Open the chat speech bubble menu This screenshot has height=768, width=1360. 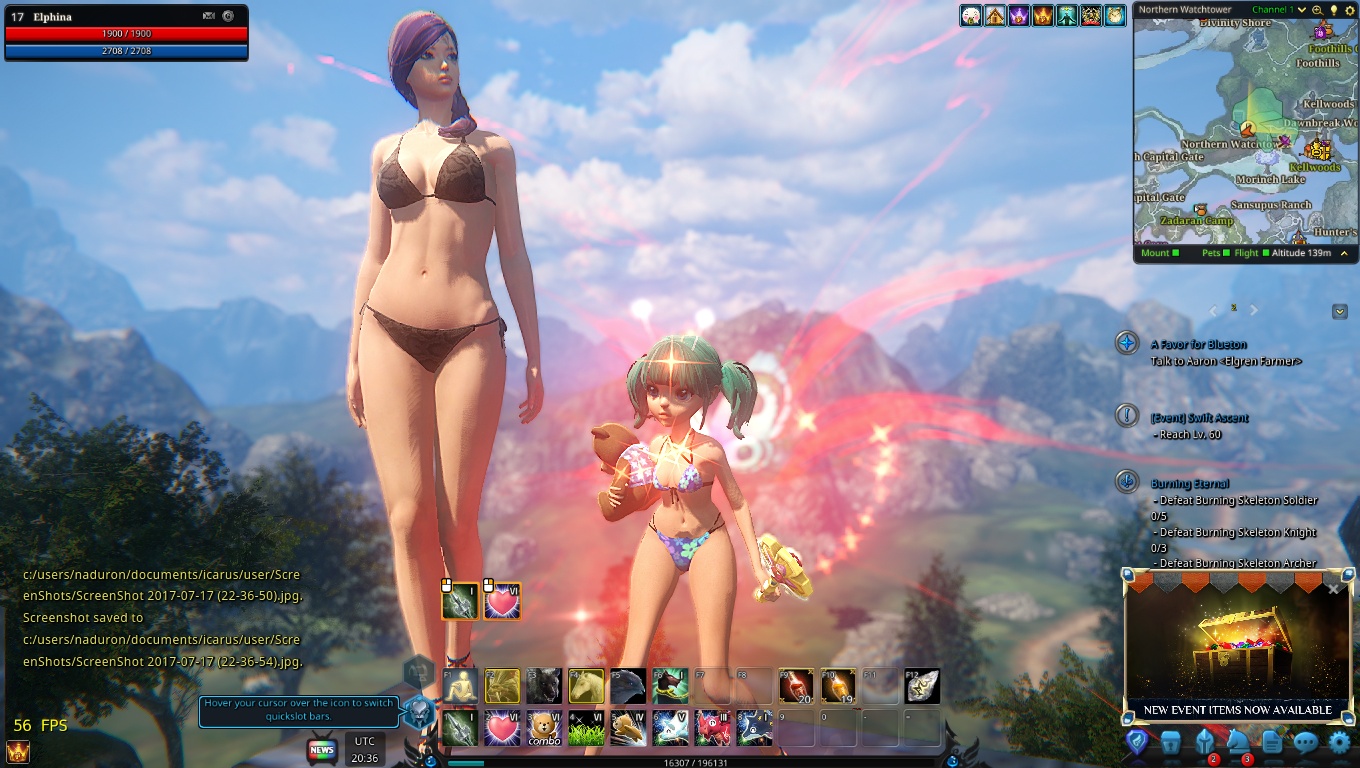pos(1305,743)
